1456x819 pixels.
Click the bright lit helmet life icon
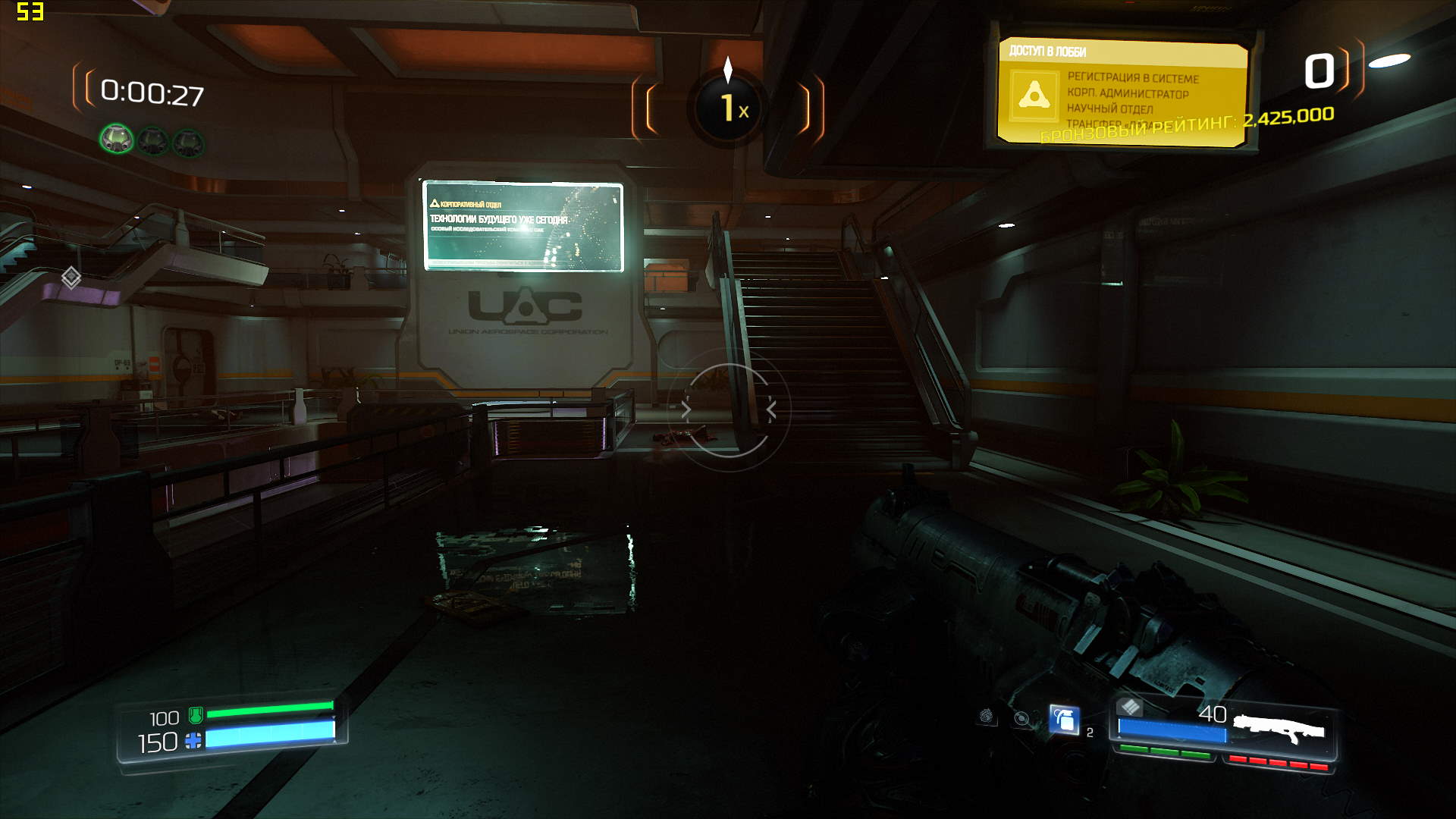point(117,140)
